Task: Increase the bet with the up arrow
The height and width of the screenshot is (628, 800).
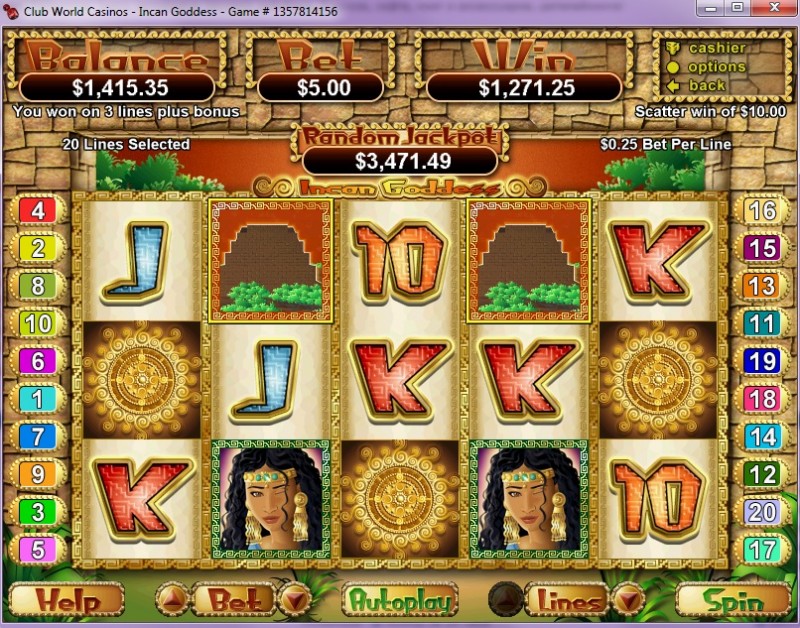Action: (172, 600)
